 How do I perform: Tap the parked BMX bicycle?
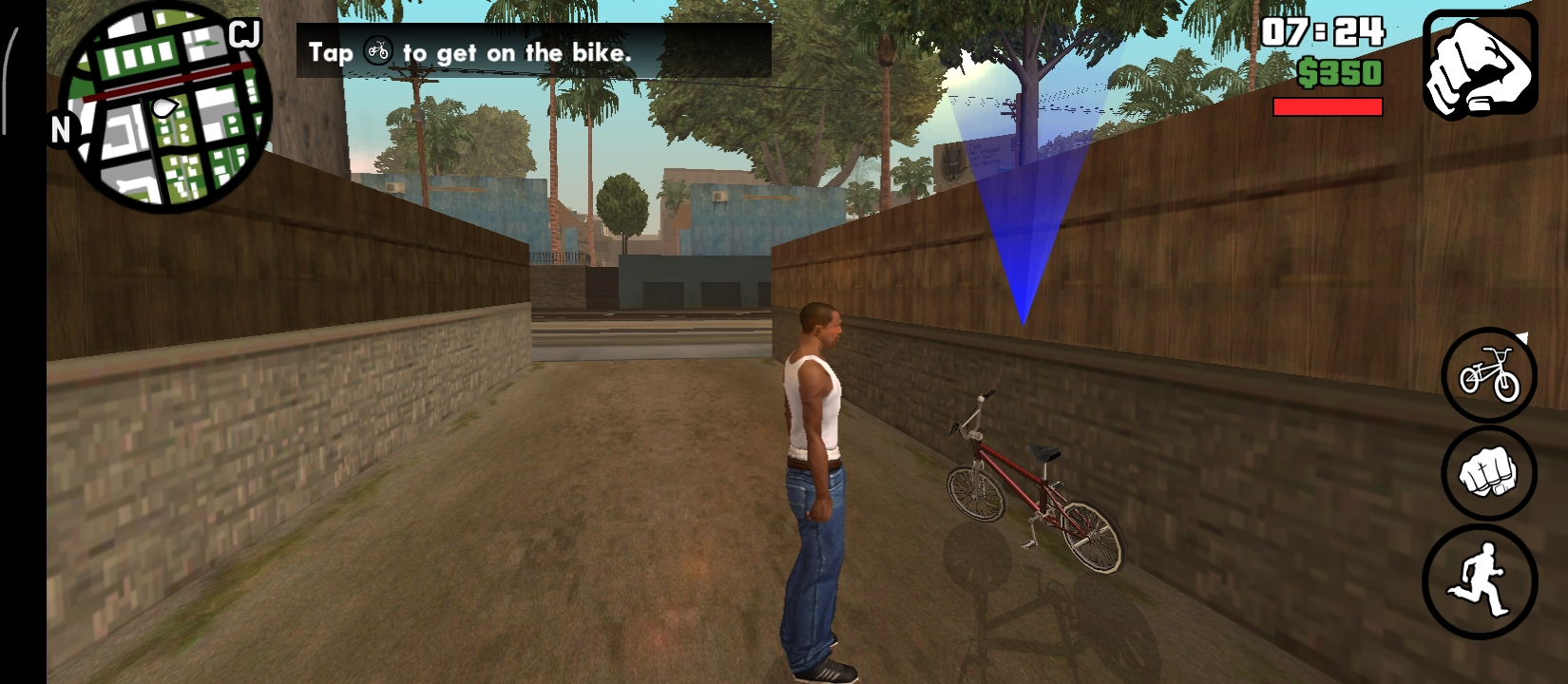tap(1031, 480)
